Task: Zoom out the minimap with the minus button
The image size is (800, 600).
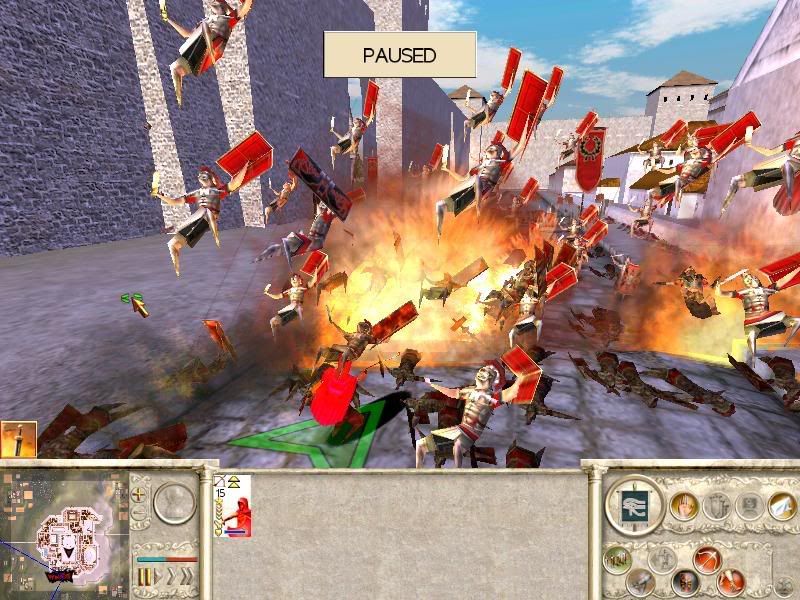Action: [x=137, y=514]
